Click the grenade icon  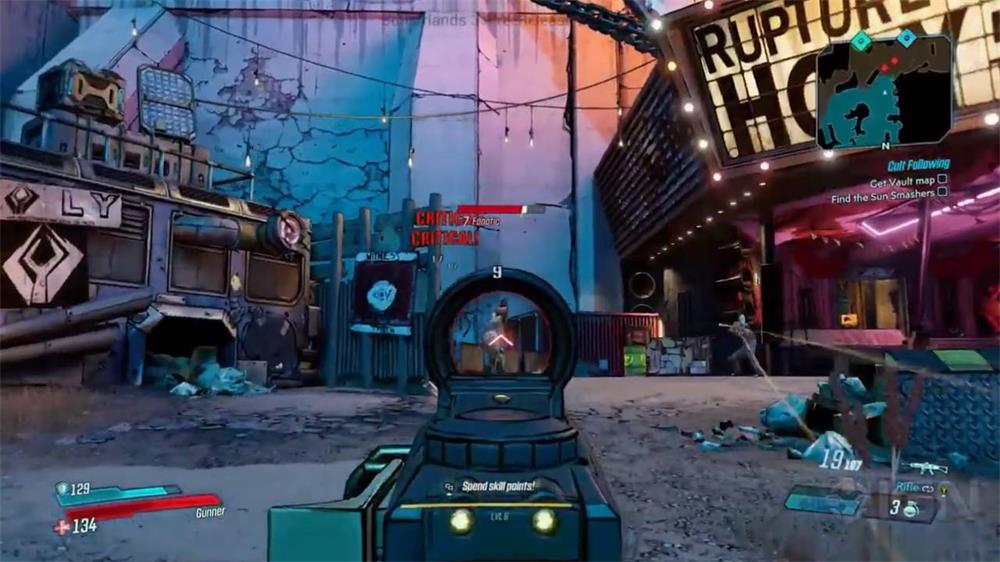[912, 509]
